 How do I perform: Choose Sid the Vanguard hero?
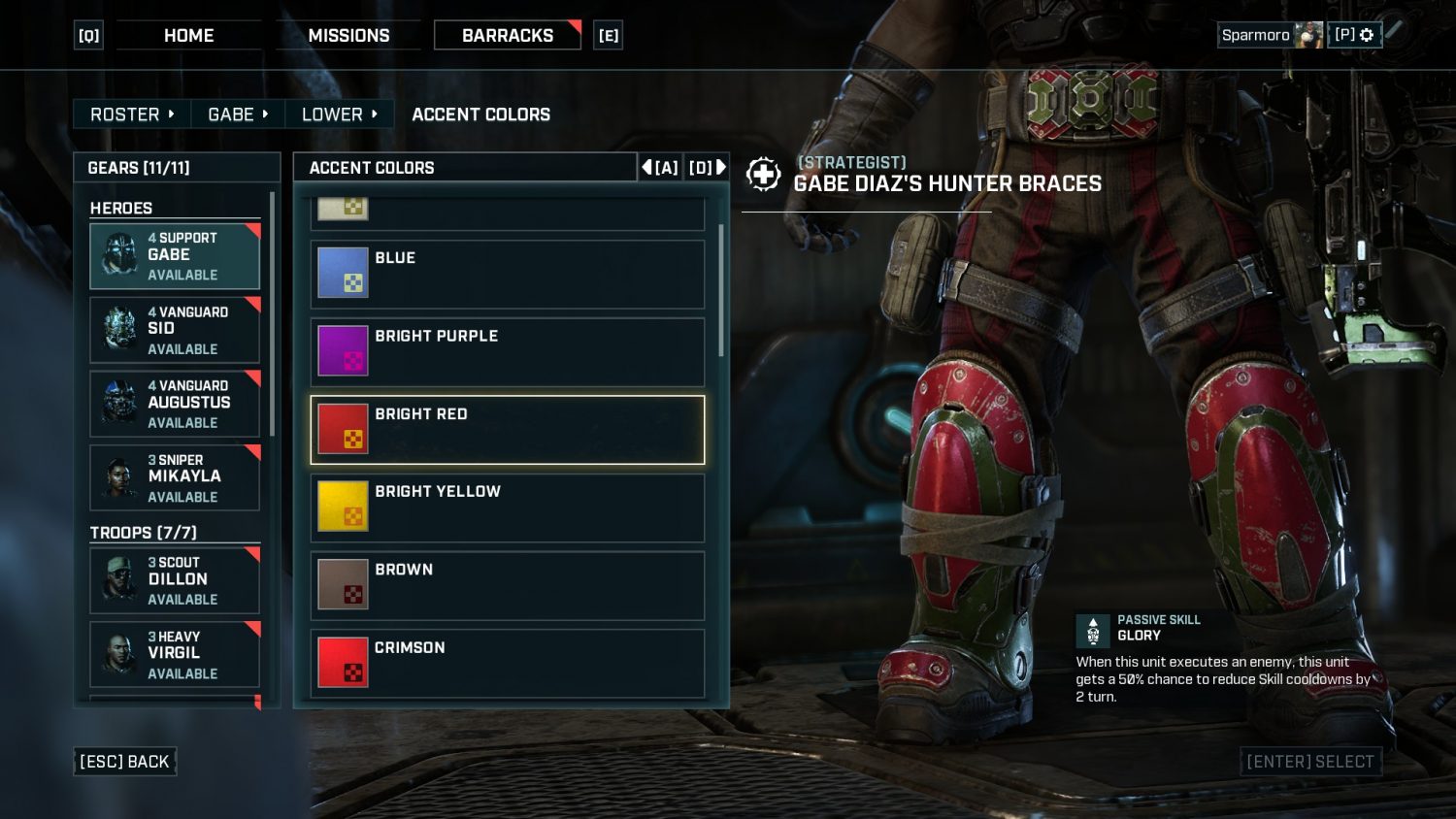(175, 330)
